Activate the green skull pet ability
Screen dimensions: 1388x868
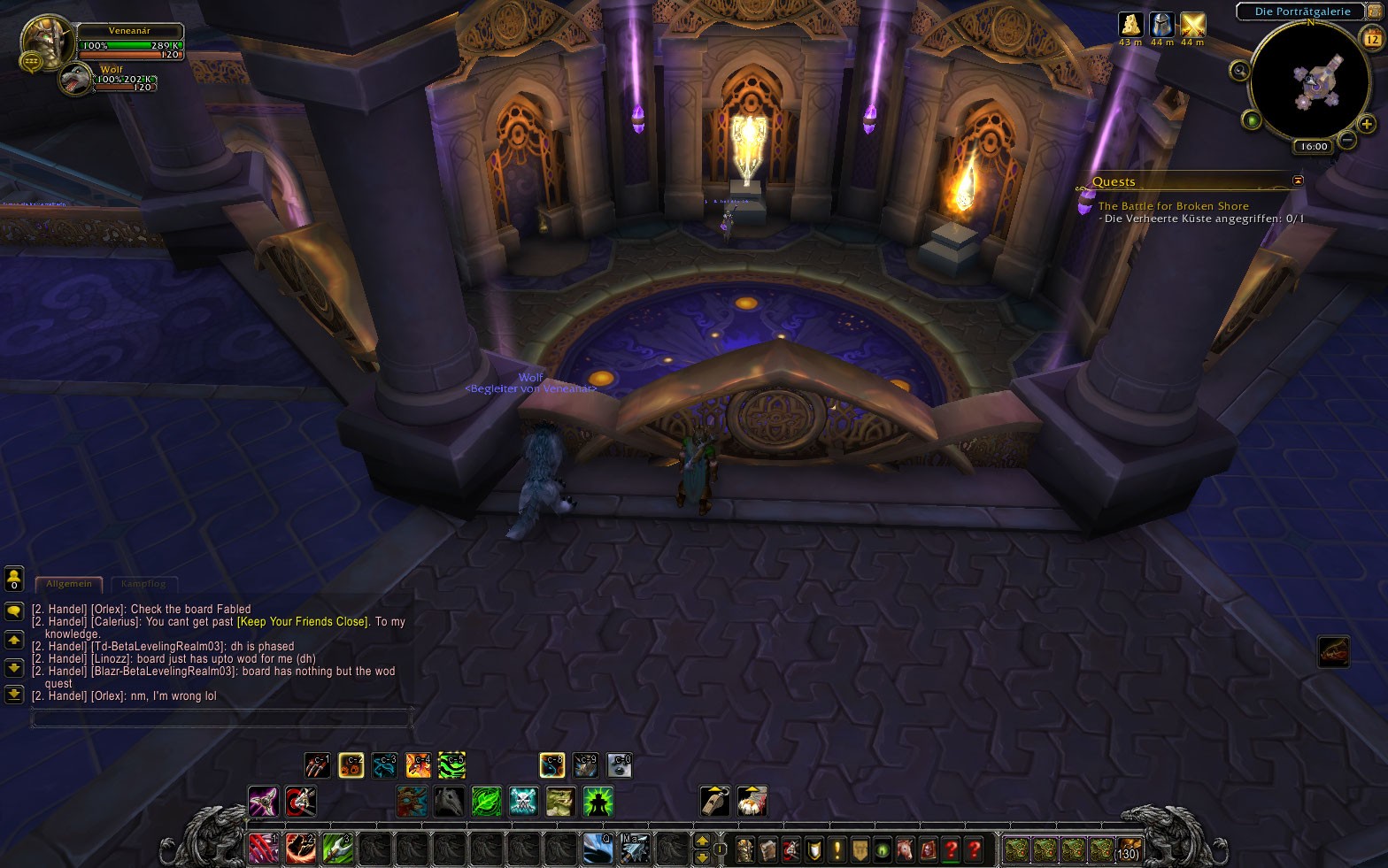[523, 802]
